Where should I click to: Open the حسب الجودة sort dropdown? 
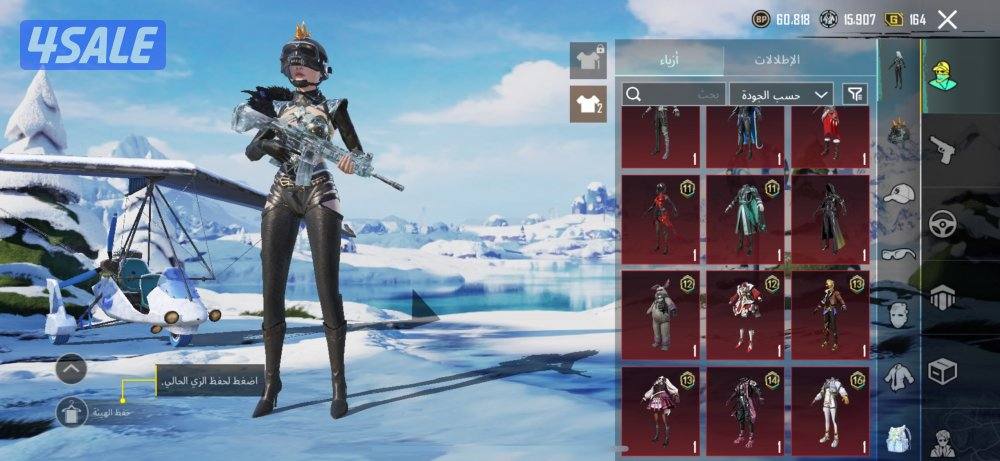coord(781,94)
